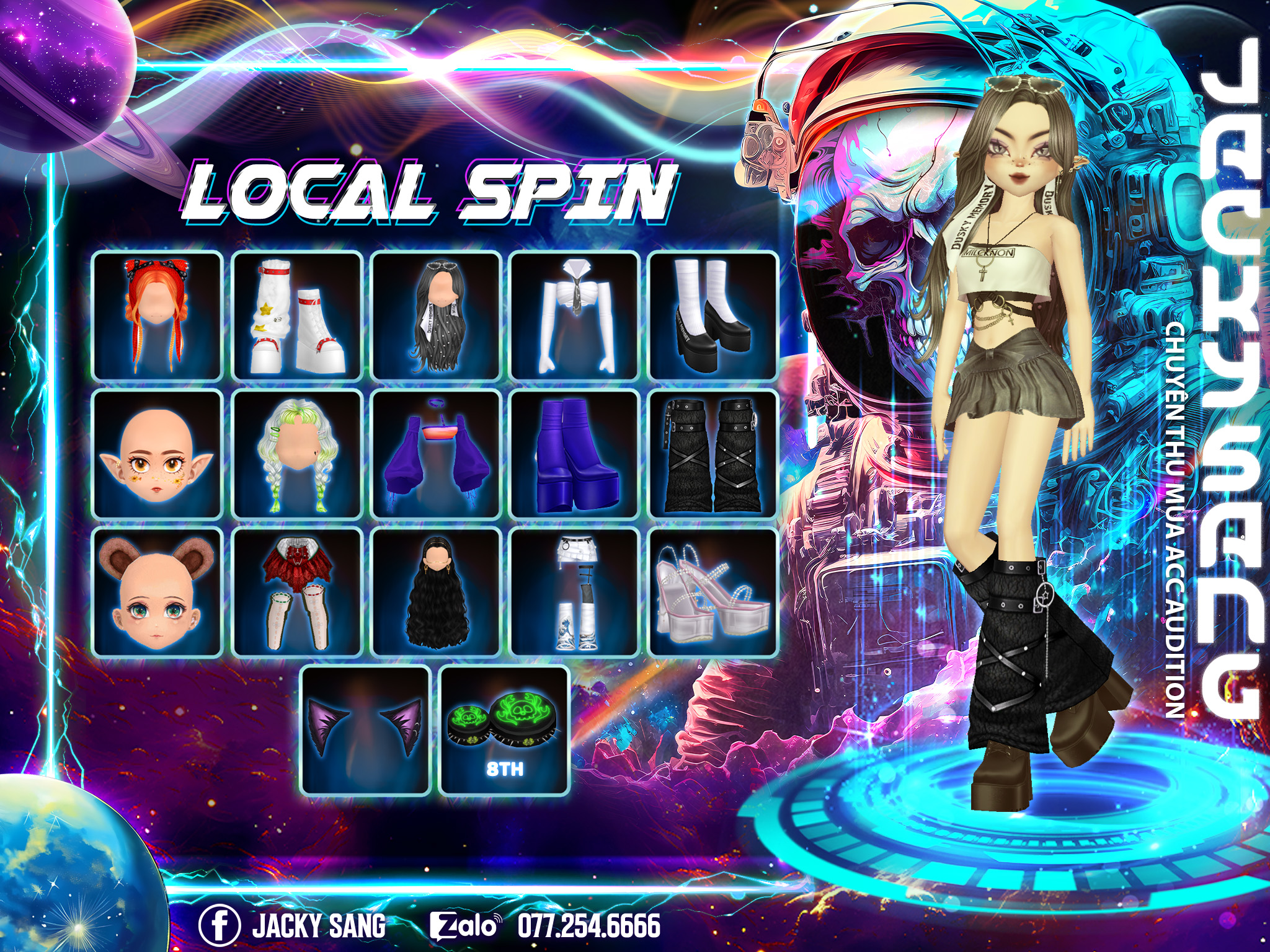Viewport: 1270px width, 952px height.
Task: Select the long black wavy hair
Action: click(x=436, y=593)
